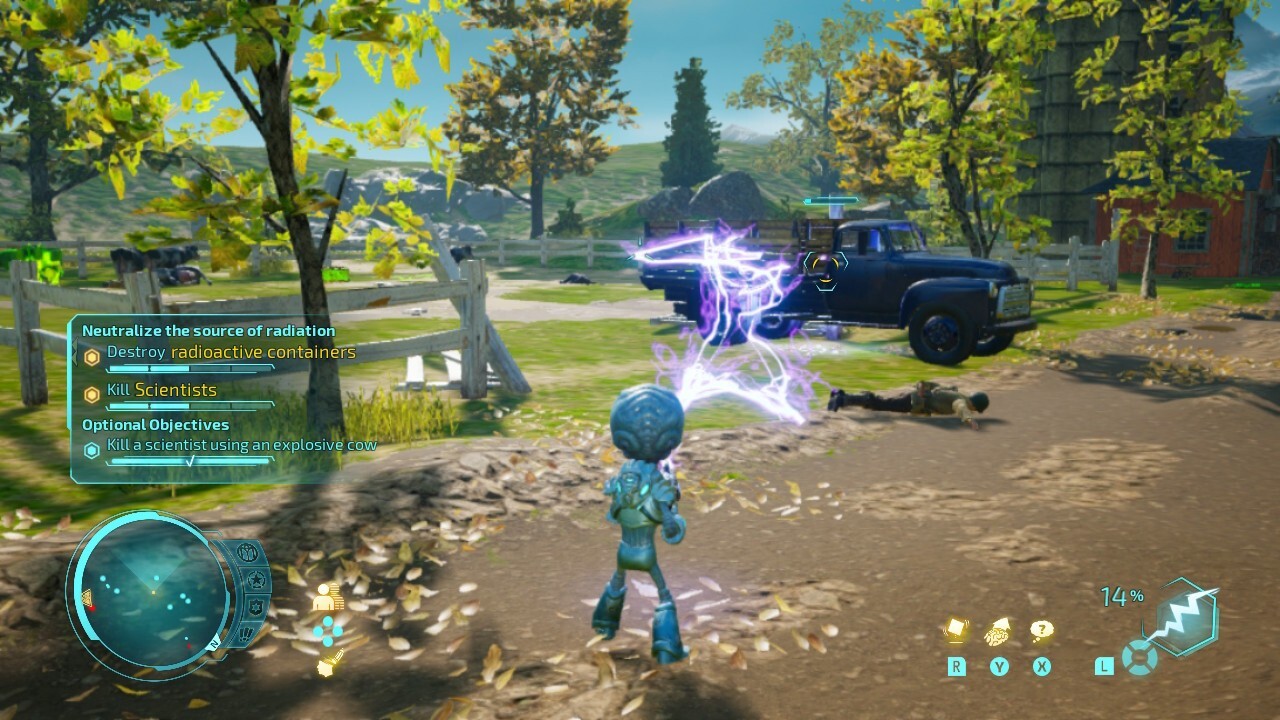Viewport: 1280px width, 720px height.
Task: Select the X button prompt label
Action: pyautogui.click(x=1042, y=664)
